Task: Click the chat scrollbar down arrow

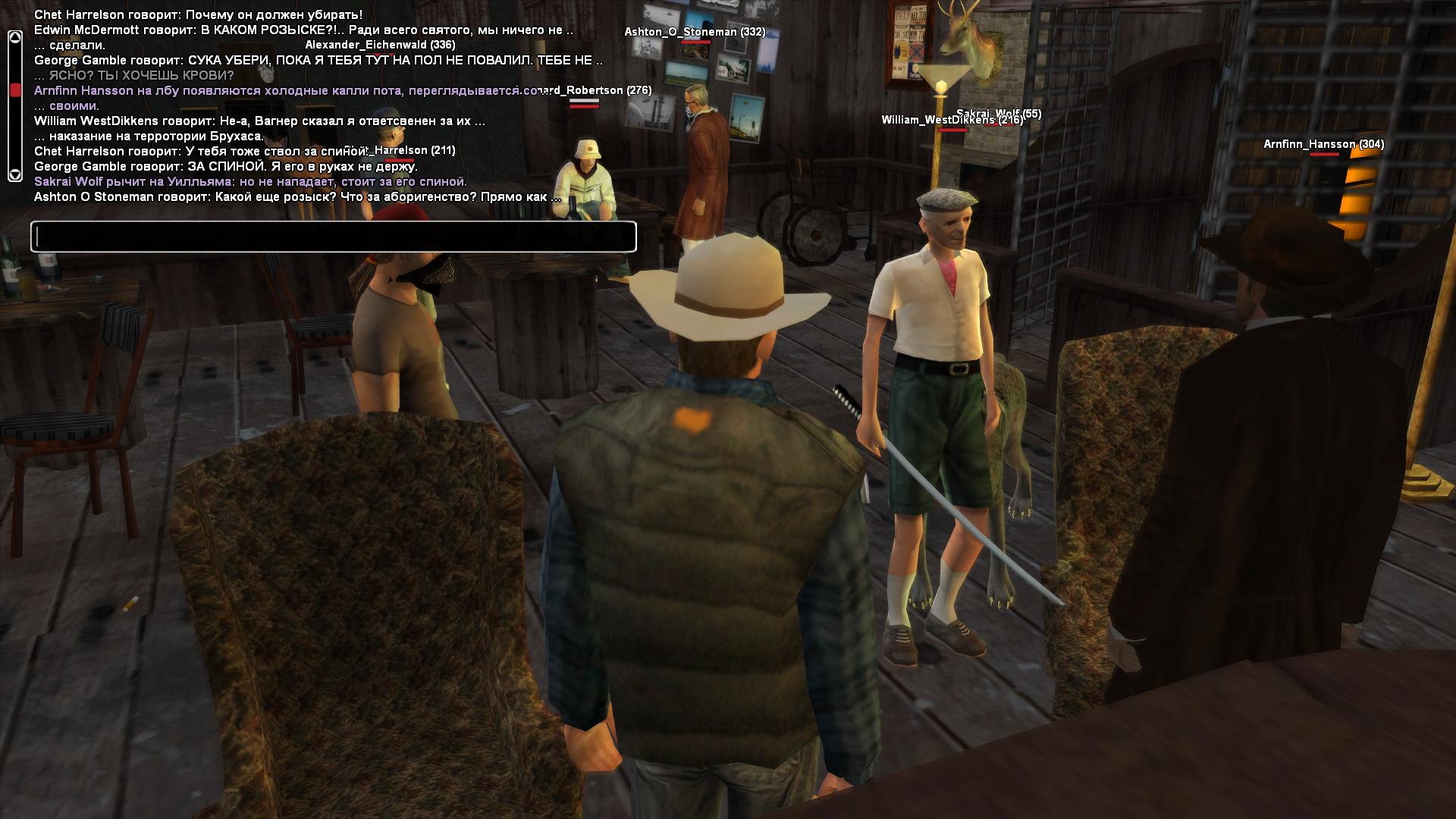Action: (x=14, y=174)
